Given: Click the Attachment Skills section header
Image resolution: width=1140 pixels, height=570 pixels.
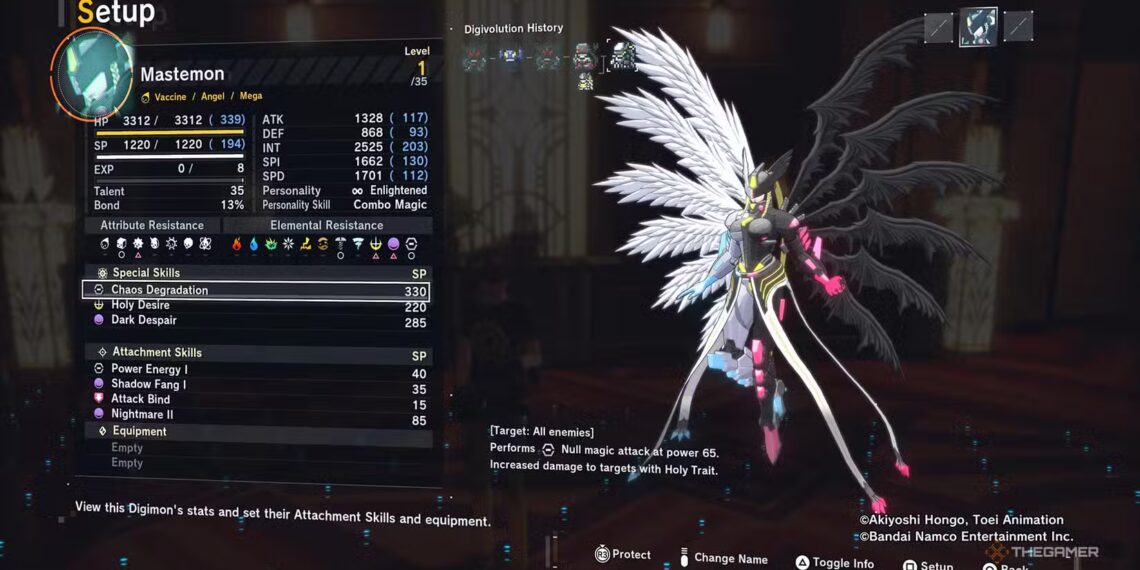Looking at the screenshot, I should [x=156, y=353].
